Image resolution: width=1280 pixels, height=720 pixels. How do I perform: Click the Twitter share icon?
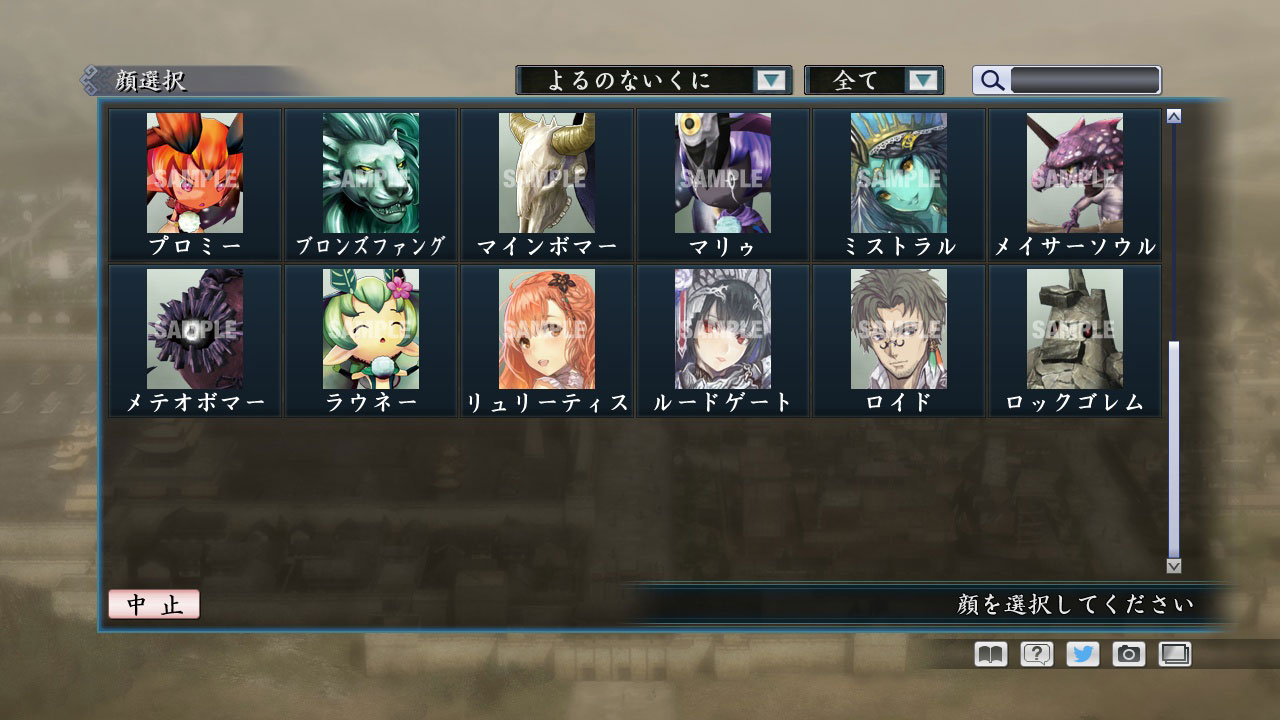click(x=1081, y=653)
